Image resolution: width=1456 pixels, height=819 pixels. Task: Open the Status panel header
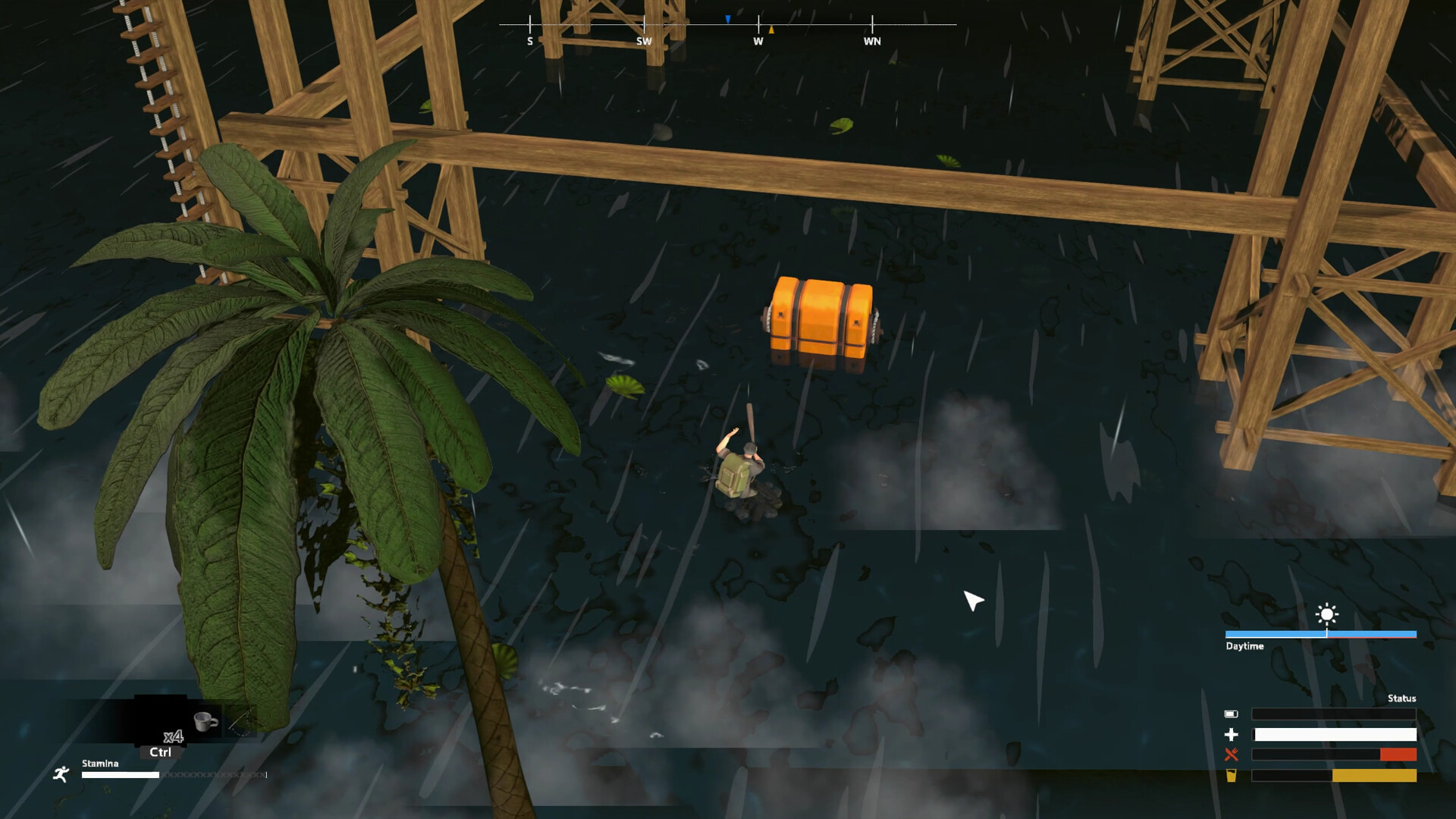pyautogui.click(x=1401, y=698)
